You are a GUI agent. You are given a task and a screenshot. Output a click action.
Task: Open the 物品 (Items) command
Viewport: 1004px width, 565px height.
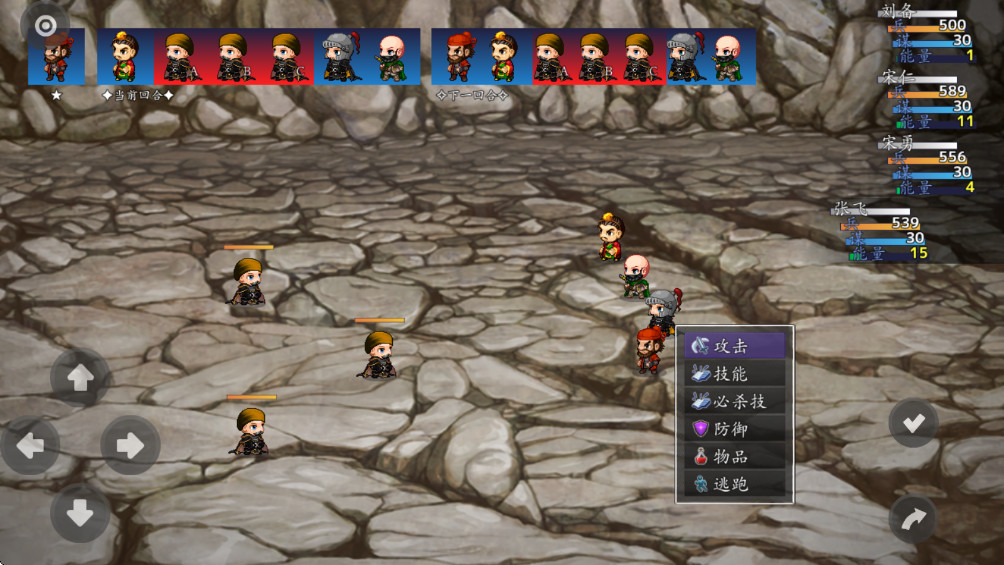(737, 457)
